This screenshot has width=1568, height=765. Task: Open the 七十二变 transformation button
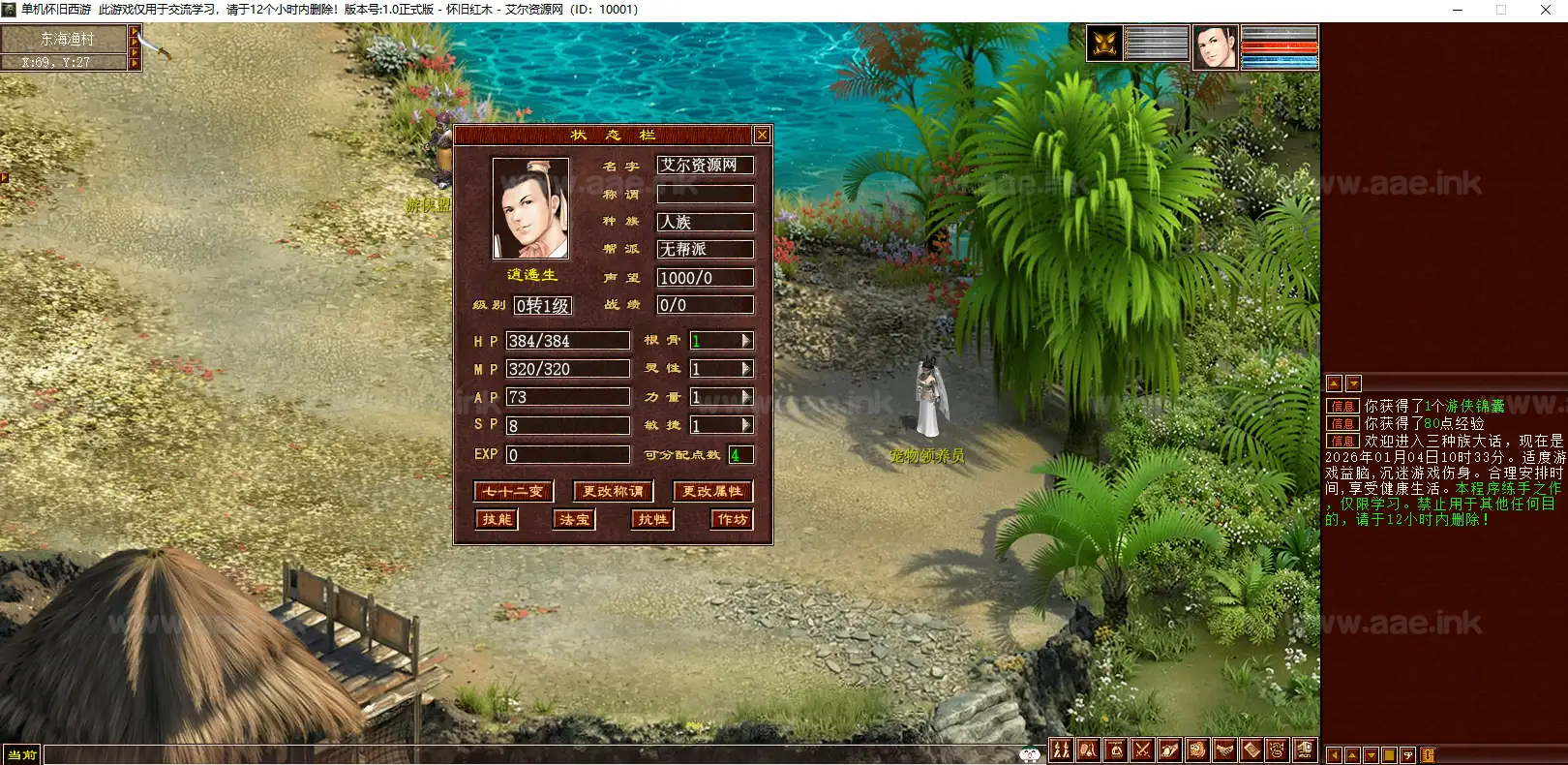[513, 492]
